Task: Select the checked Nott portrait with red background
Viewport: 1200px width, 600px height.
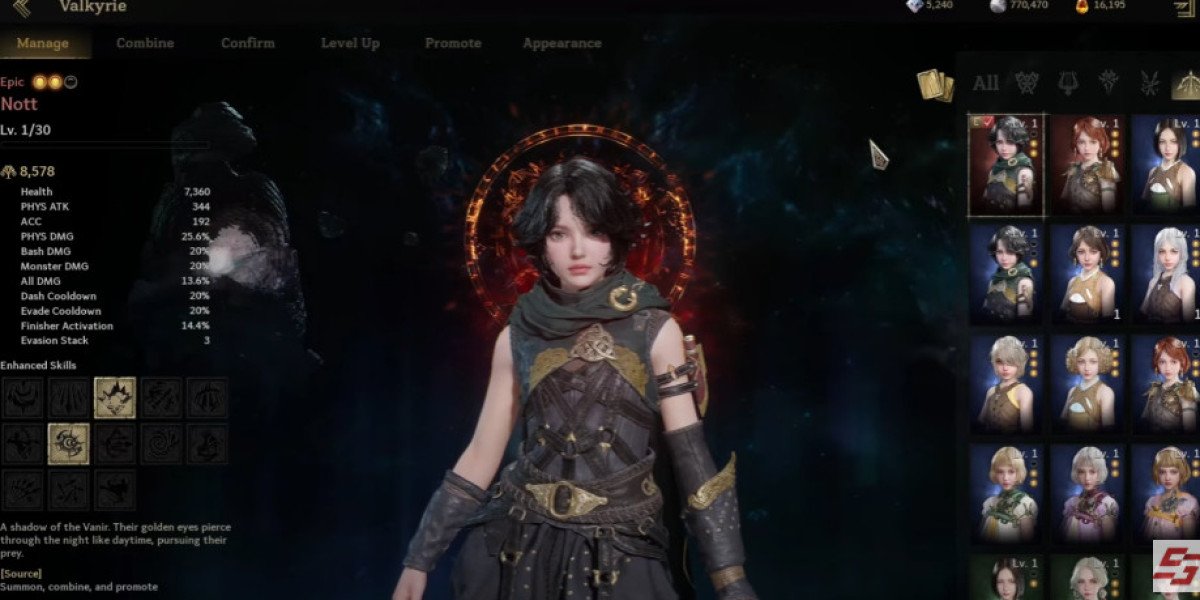Action: click(1006, 164)
